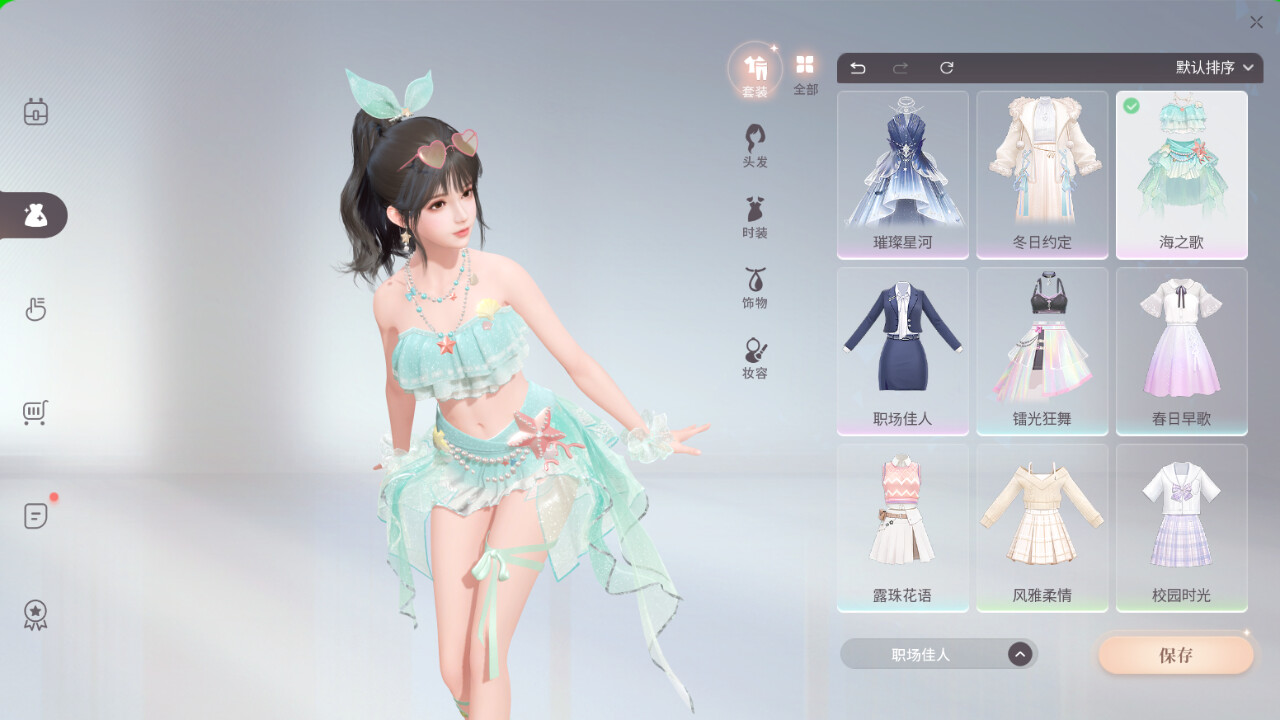
Task: Open the notes icon with red notification dot
Action: (35, 515)
